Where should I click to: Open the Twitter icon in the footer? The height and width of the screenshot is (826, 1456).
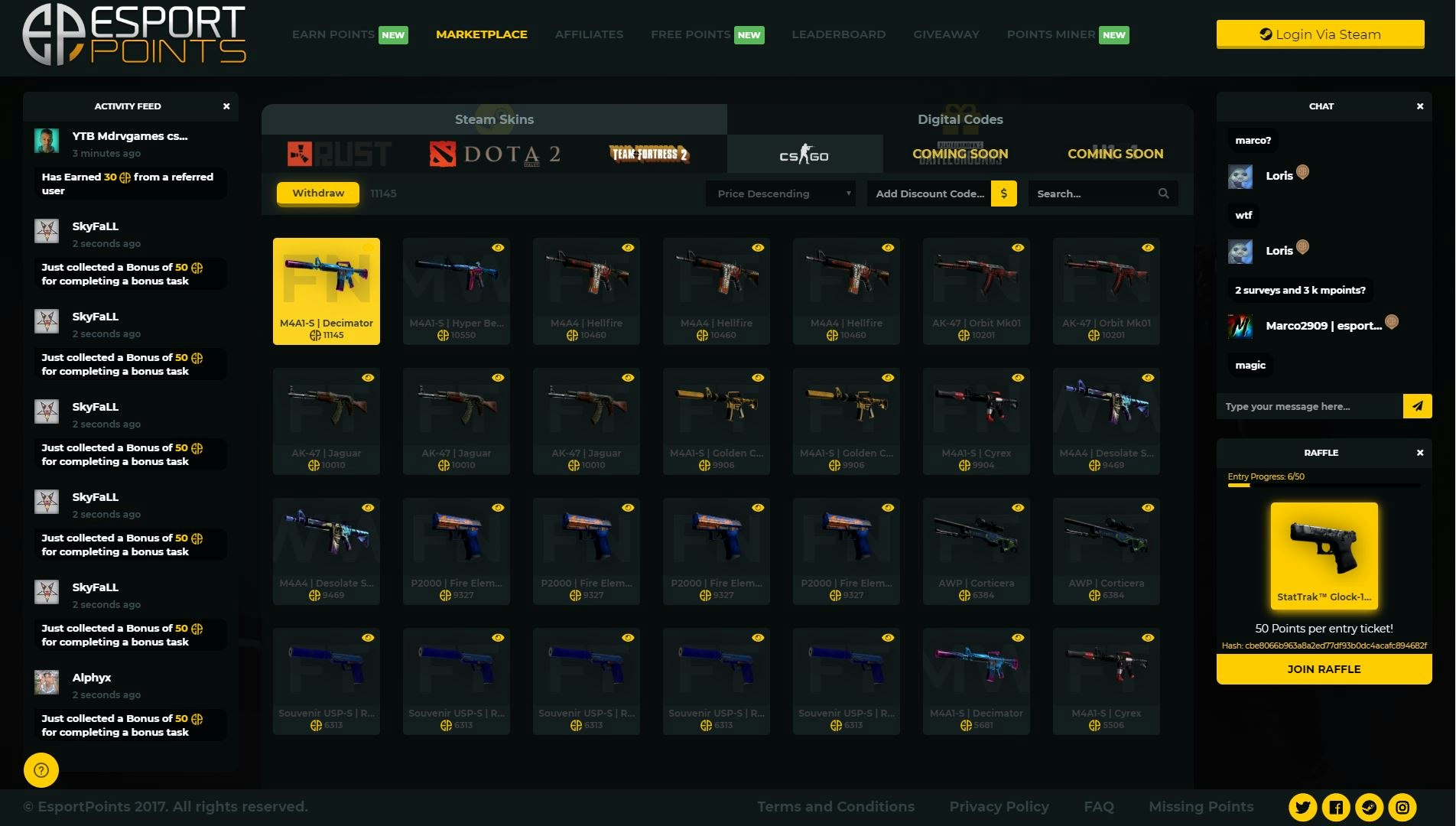click(1302, 807)
